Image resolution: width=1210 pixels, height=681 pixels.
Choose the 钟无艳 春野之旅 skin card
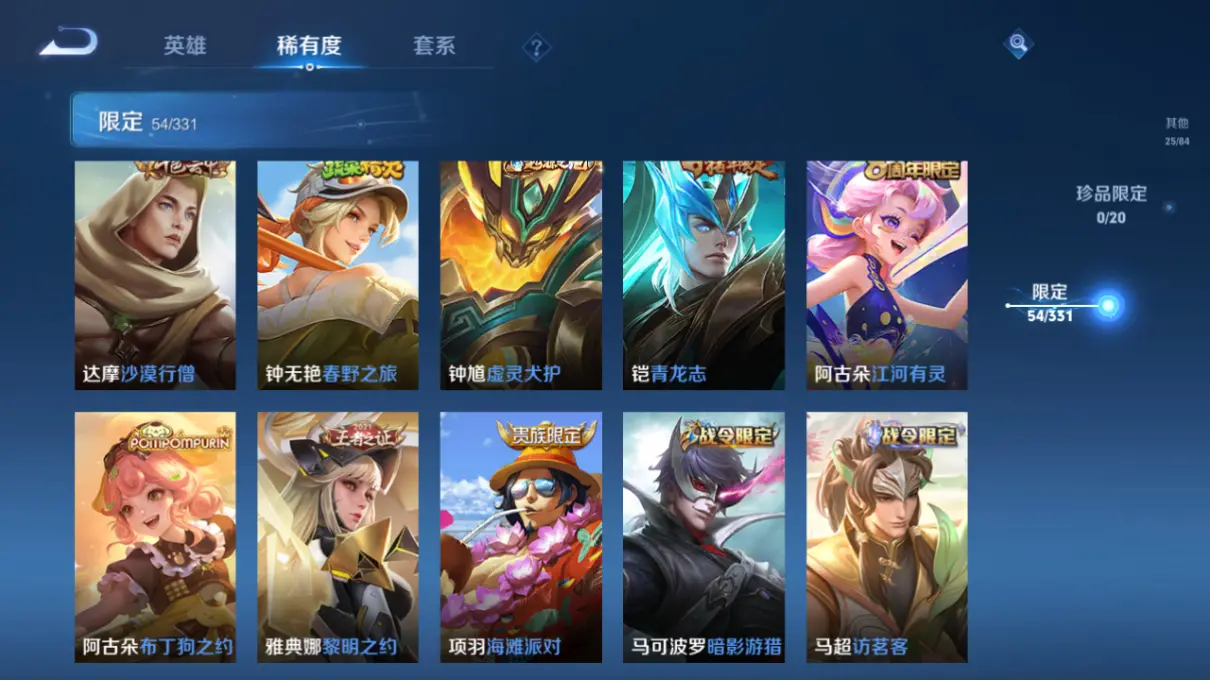click(x=338, y=275)
